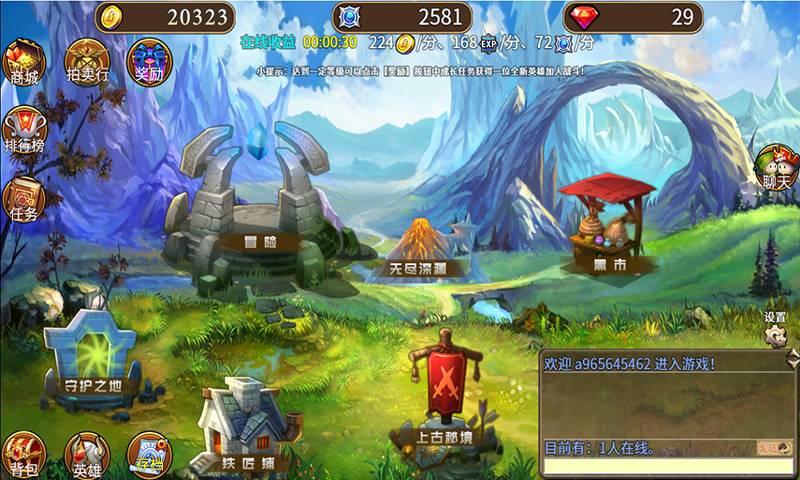800x480 pixels.
Task: Claim rewards via the 奖励 icon
Action: click(x=148, y=62)
